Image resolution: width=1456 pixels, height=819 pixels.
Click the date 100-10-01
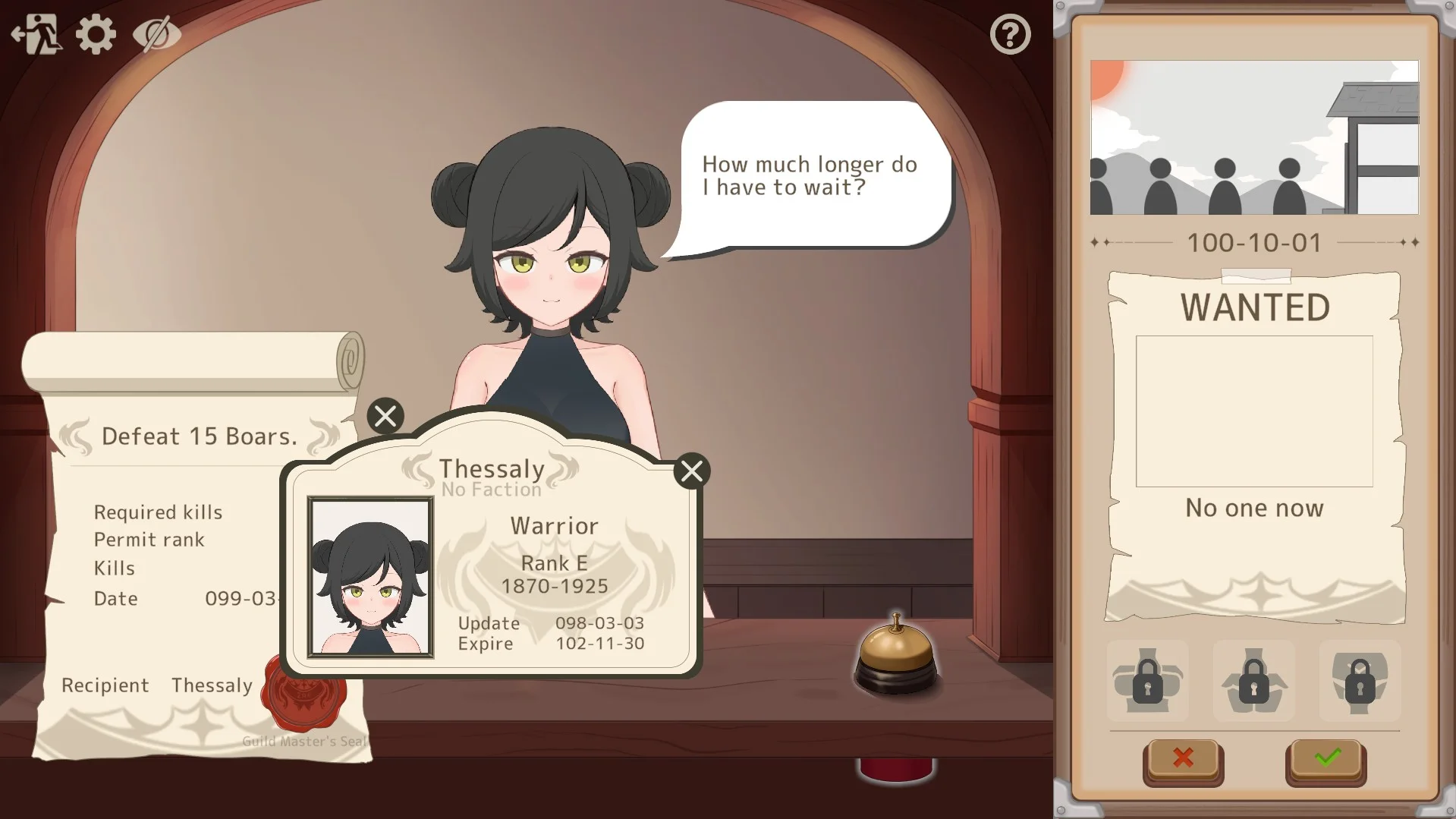(x=1254, y=243)
